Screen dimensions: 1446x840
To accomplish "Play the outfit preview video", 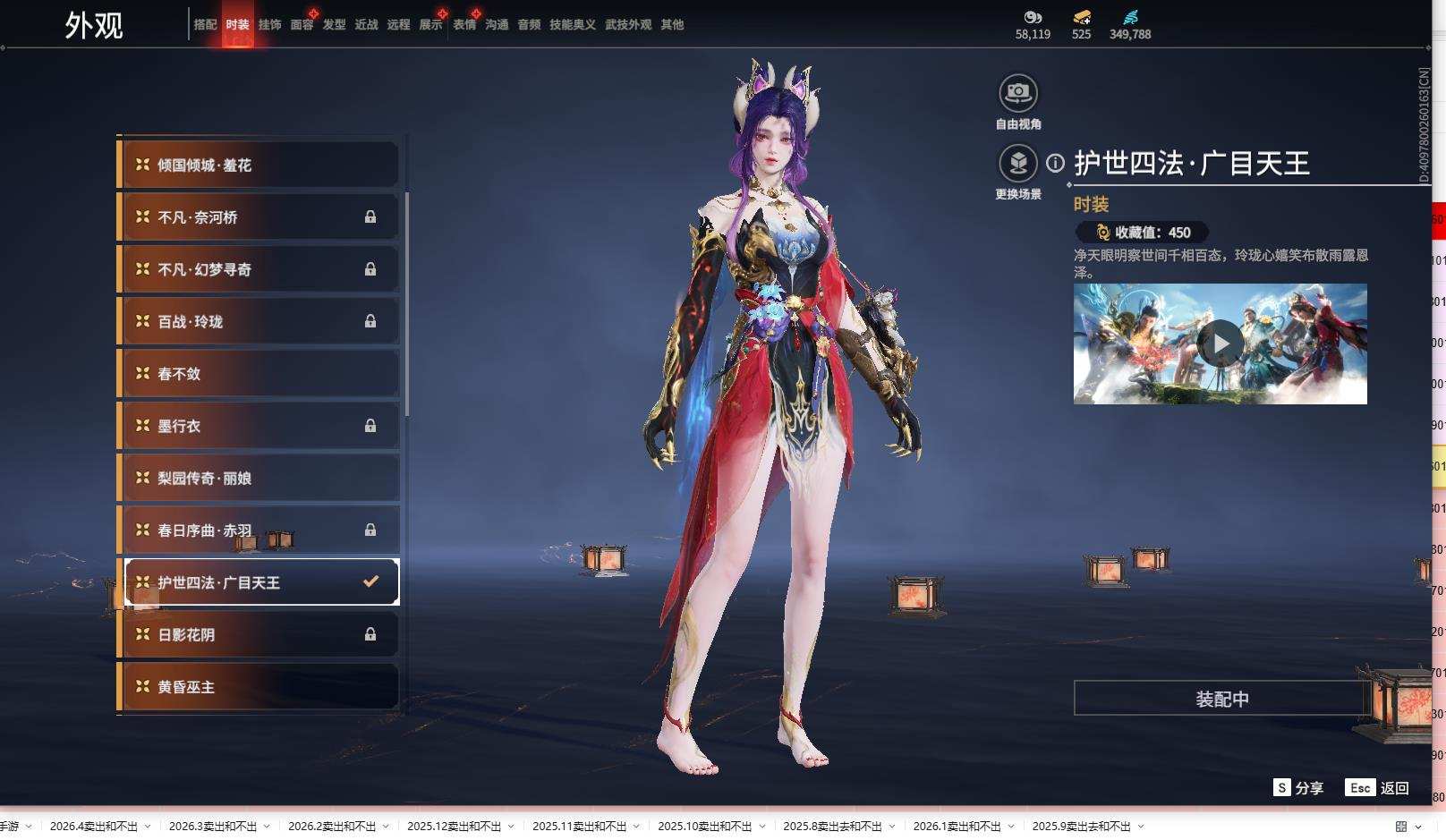I will click(1220, 344).
